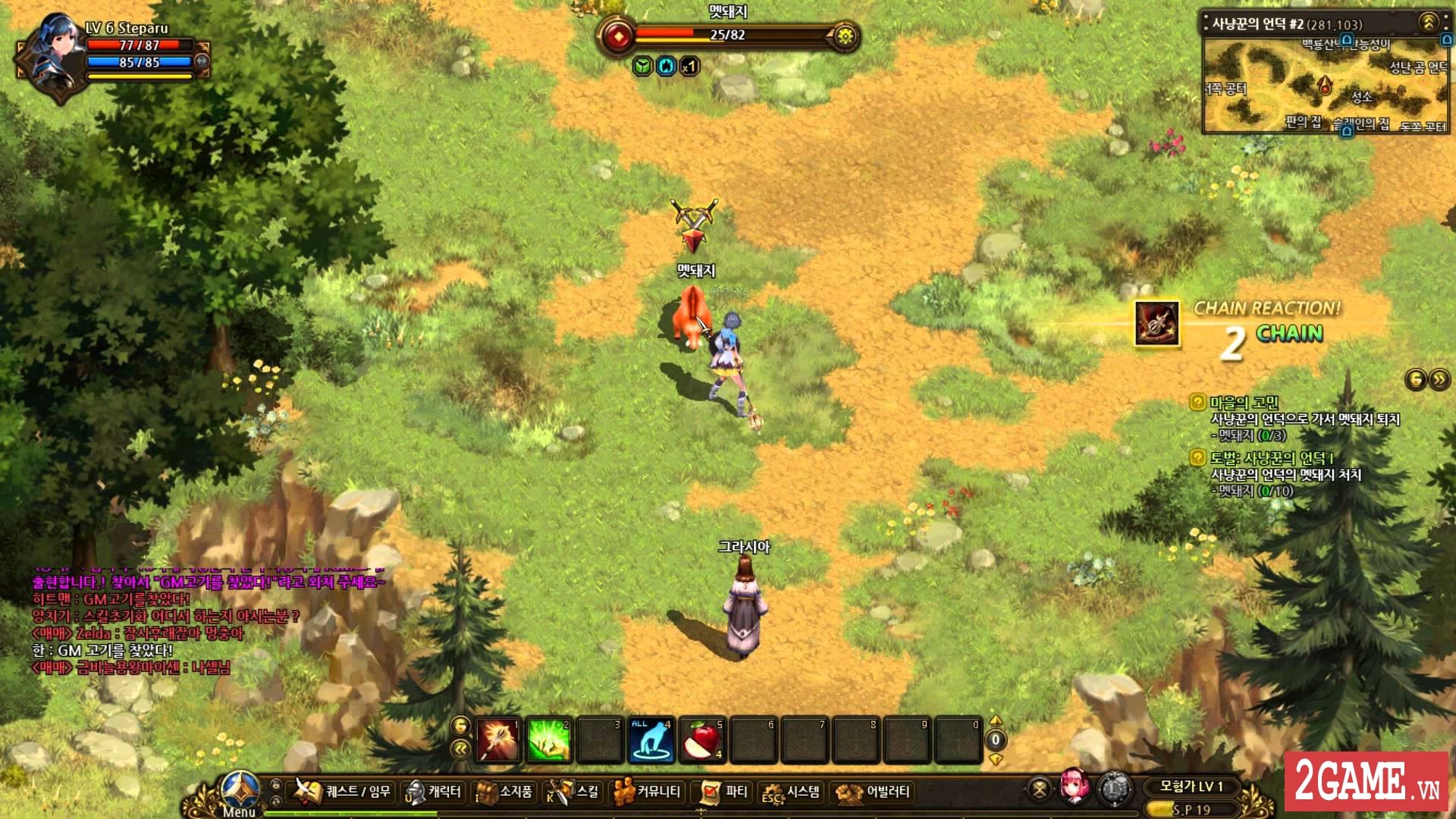Open the 커뮤니티 community menu
1456x819 pixels.
[x=654, y=793]
